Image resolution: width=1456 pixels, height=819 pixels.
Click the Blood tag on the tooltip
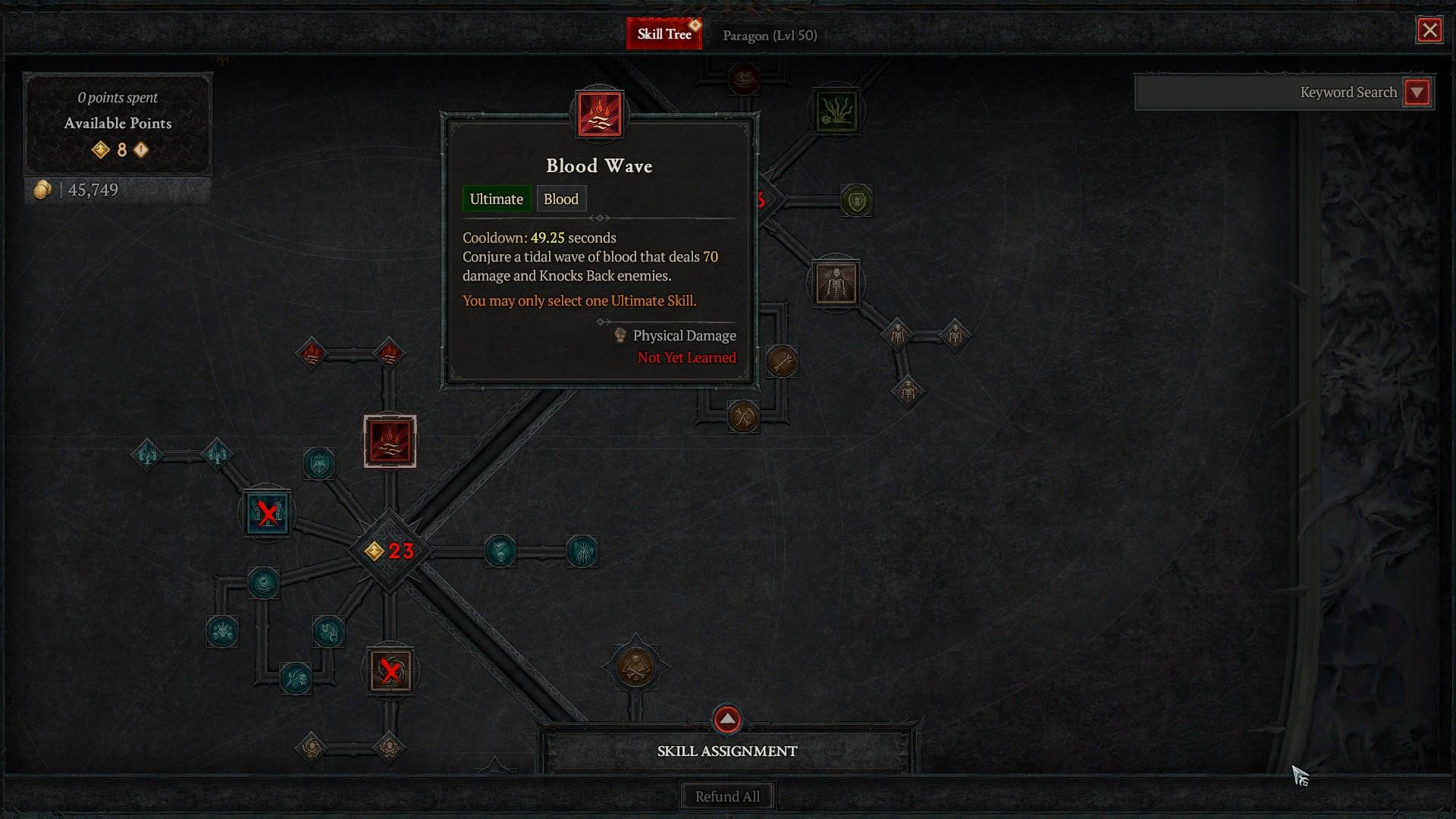coord(560,199)
